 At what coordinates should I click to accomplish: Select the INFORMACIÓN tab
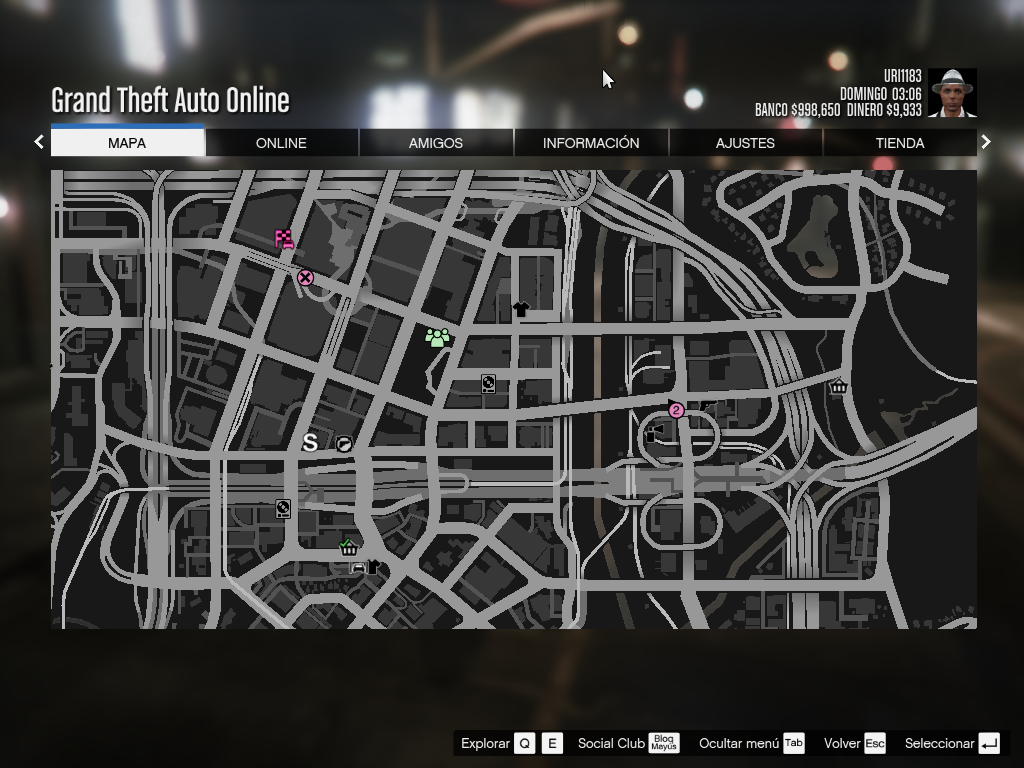coord(591,143)
